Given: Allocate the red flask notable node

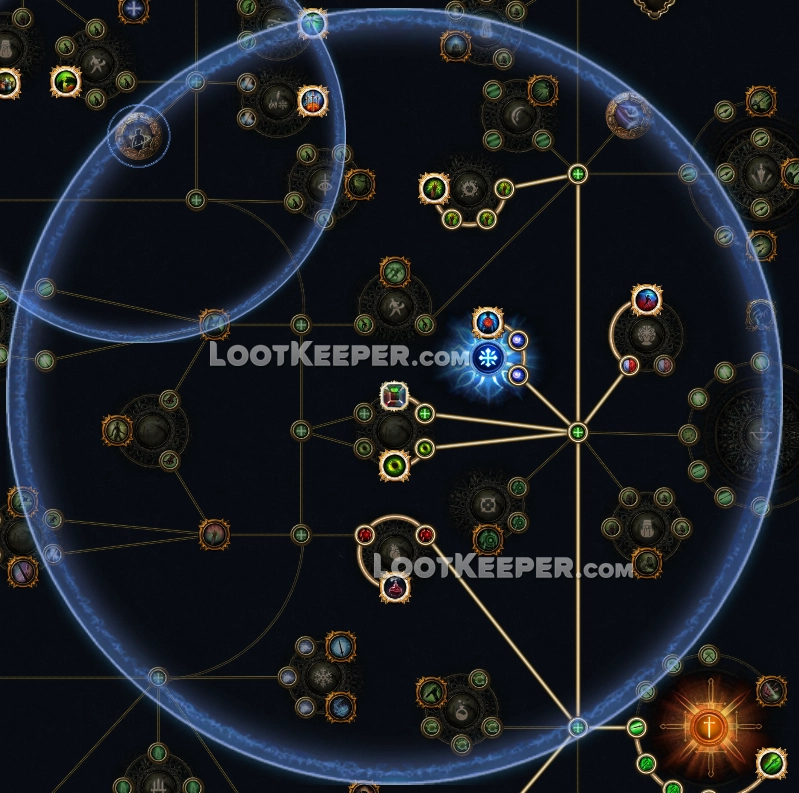Looking at the screenshot, I should [395, 587].
